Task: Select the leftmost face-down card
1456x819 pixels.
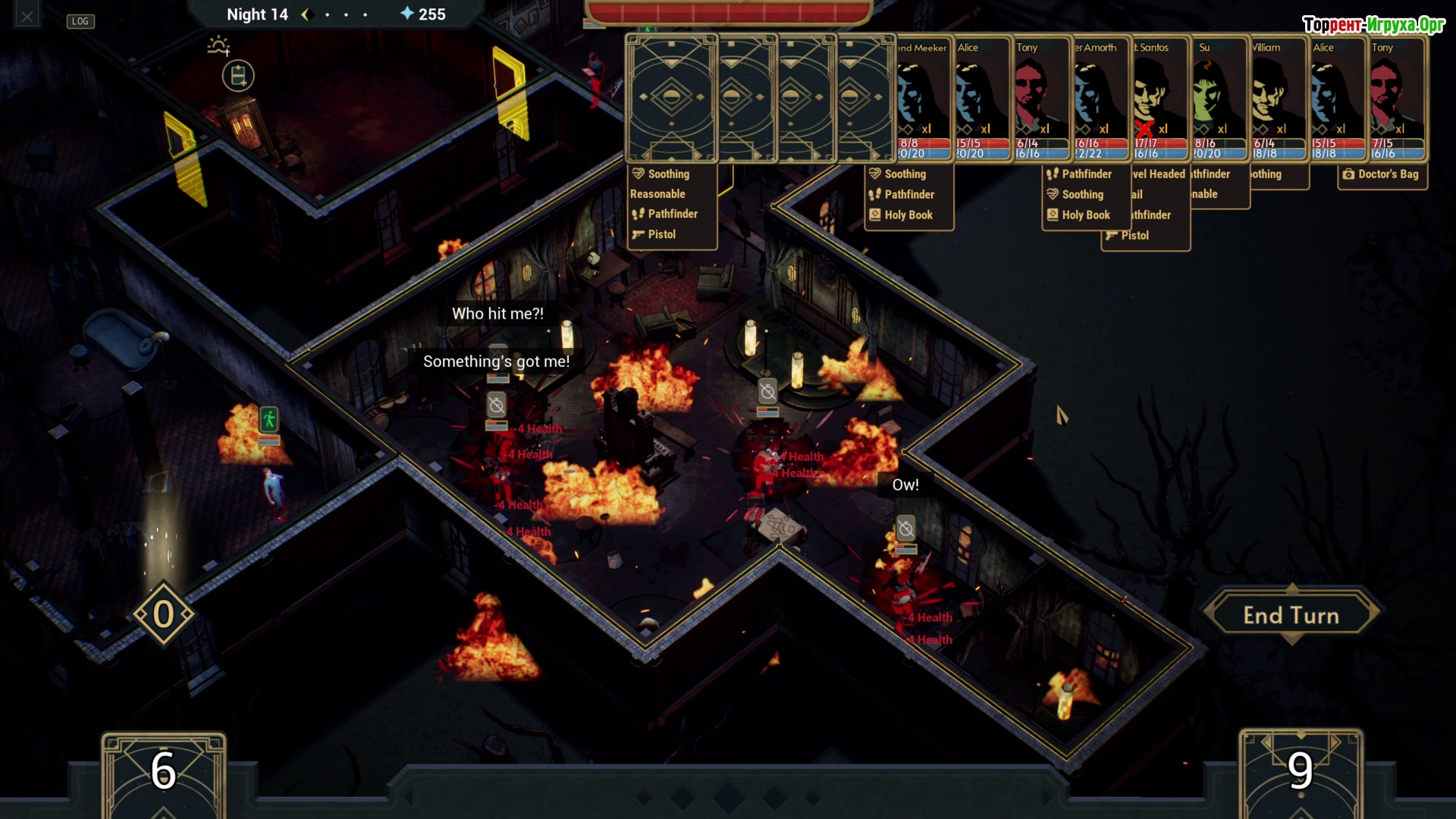Action: click(x=671, y=98)
